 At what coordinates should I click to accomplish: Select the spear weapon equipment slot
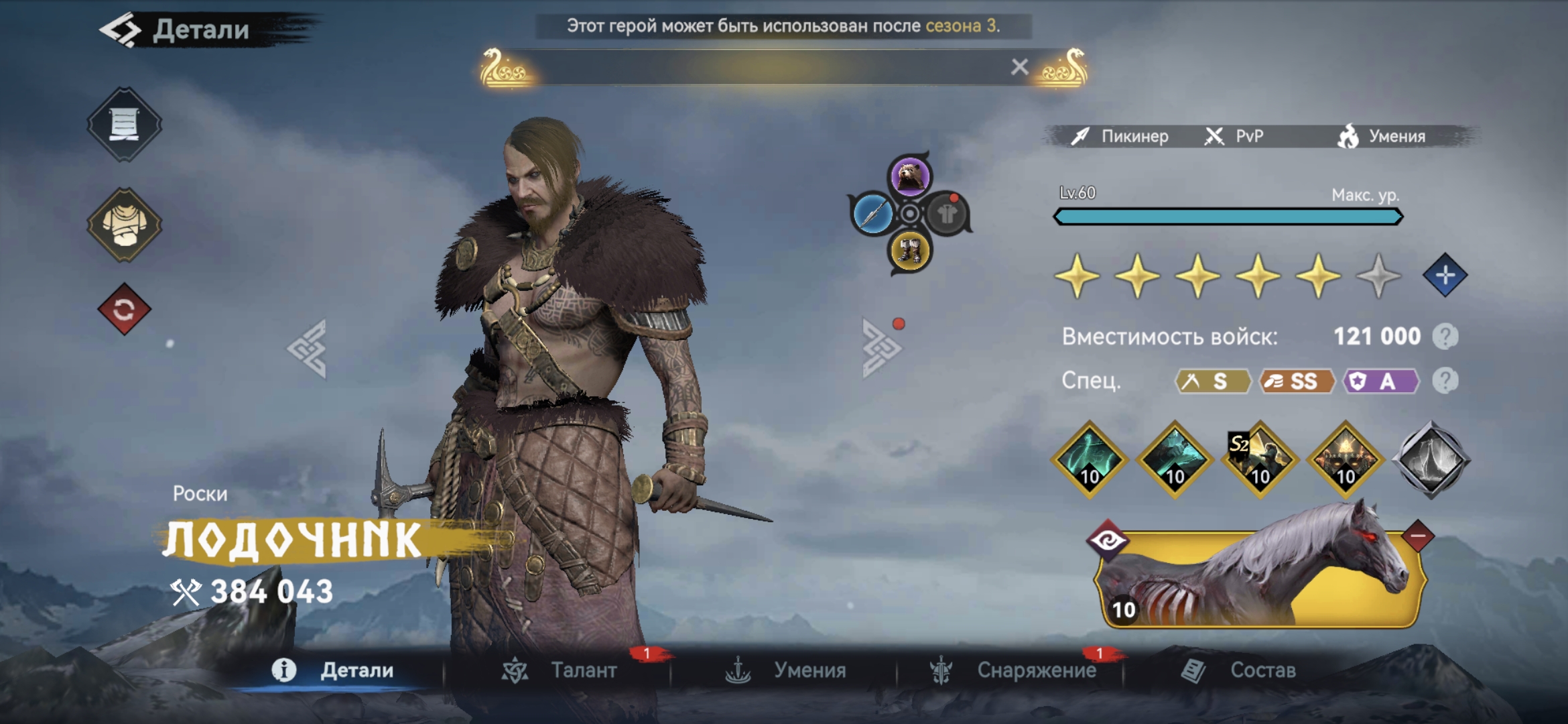[872, 215]
